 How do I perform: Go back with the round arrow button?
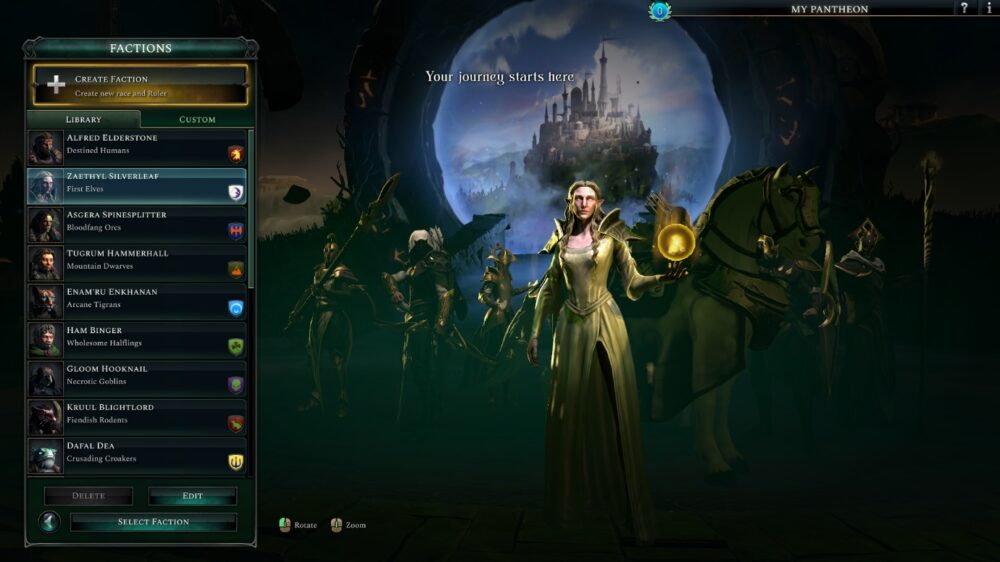tap(49, 522)
